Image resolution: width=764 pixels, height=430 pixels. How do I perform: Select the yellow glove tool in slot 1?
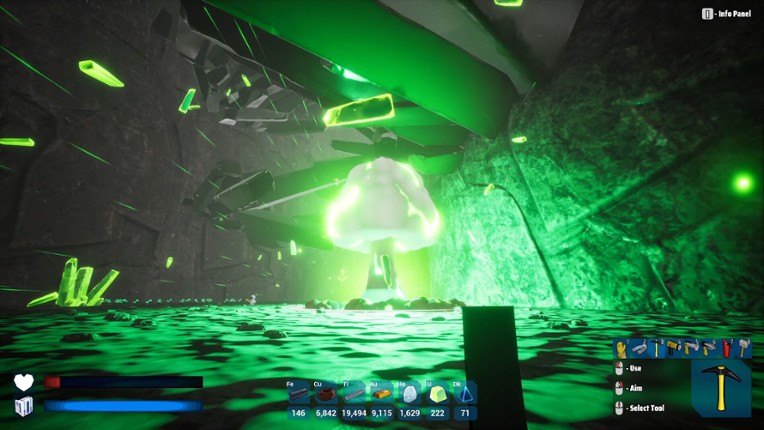621,348
